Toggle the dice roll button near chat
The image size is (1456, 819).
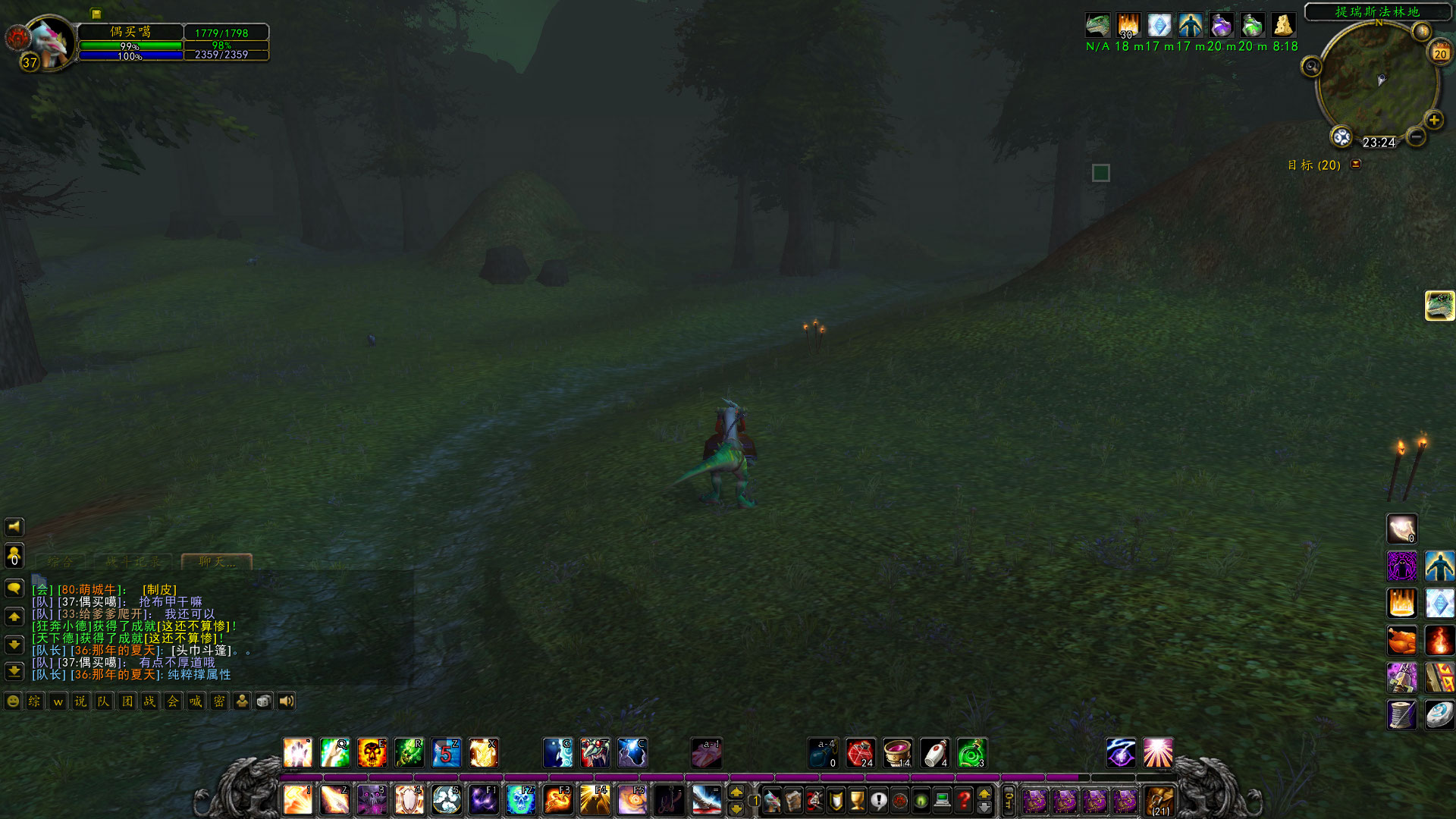tap(262, 701)
